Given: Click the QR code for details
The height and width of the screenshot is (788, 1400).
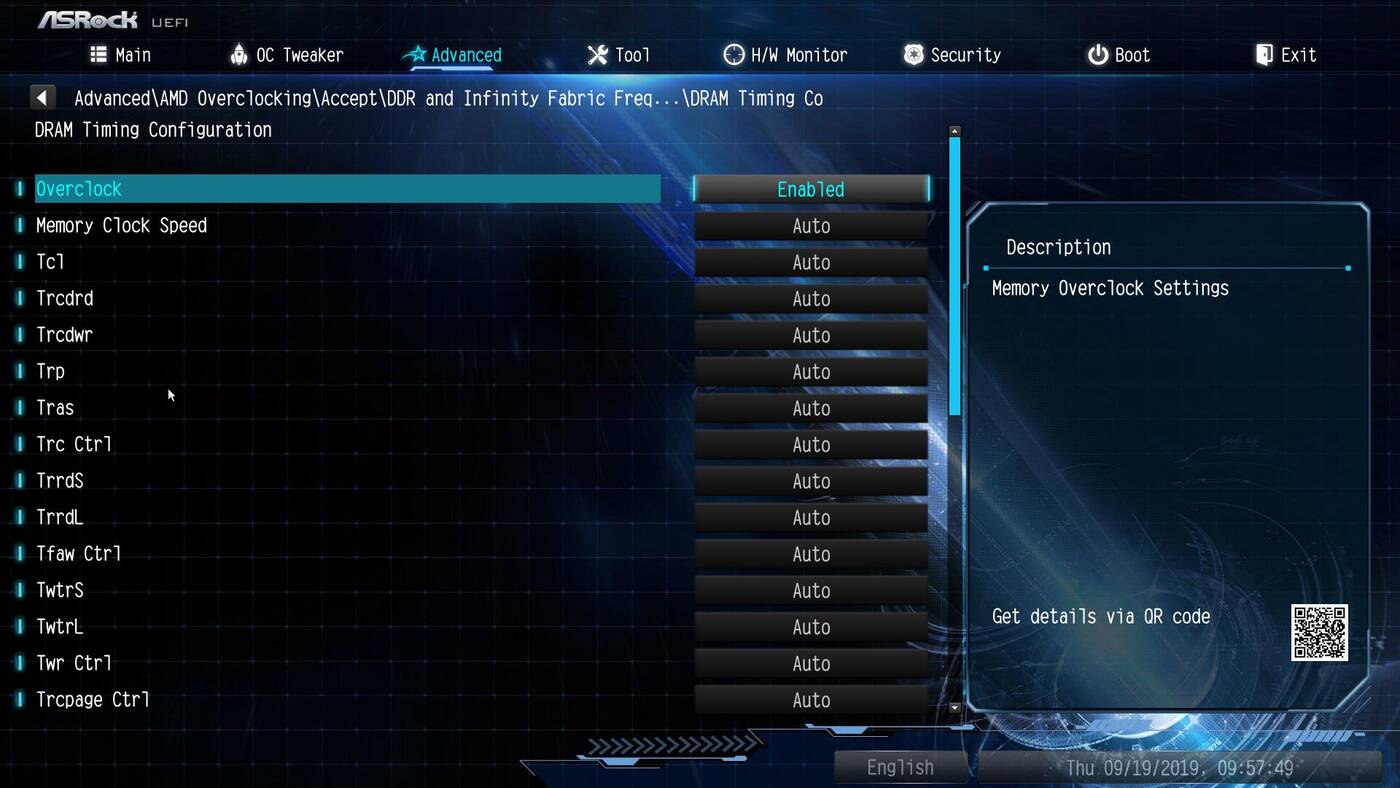Looking at the screenshot, I should pyautogui.click(x=1319, y=632).
